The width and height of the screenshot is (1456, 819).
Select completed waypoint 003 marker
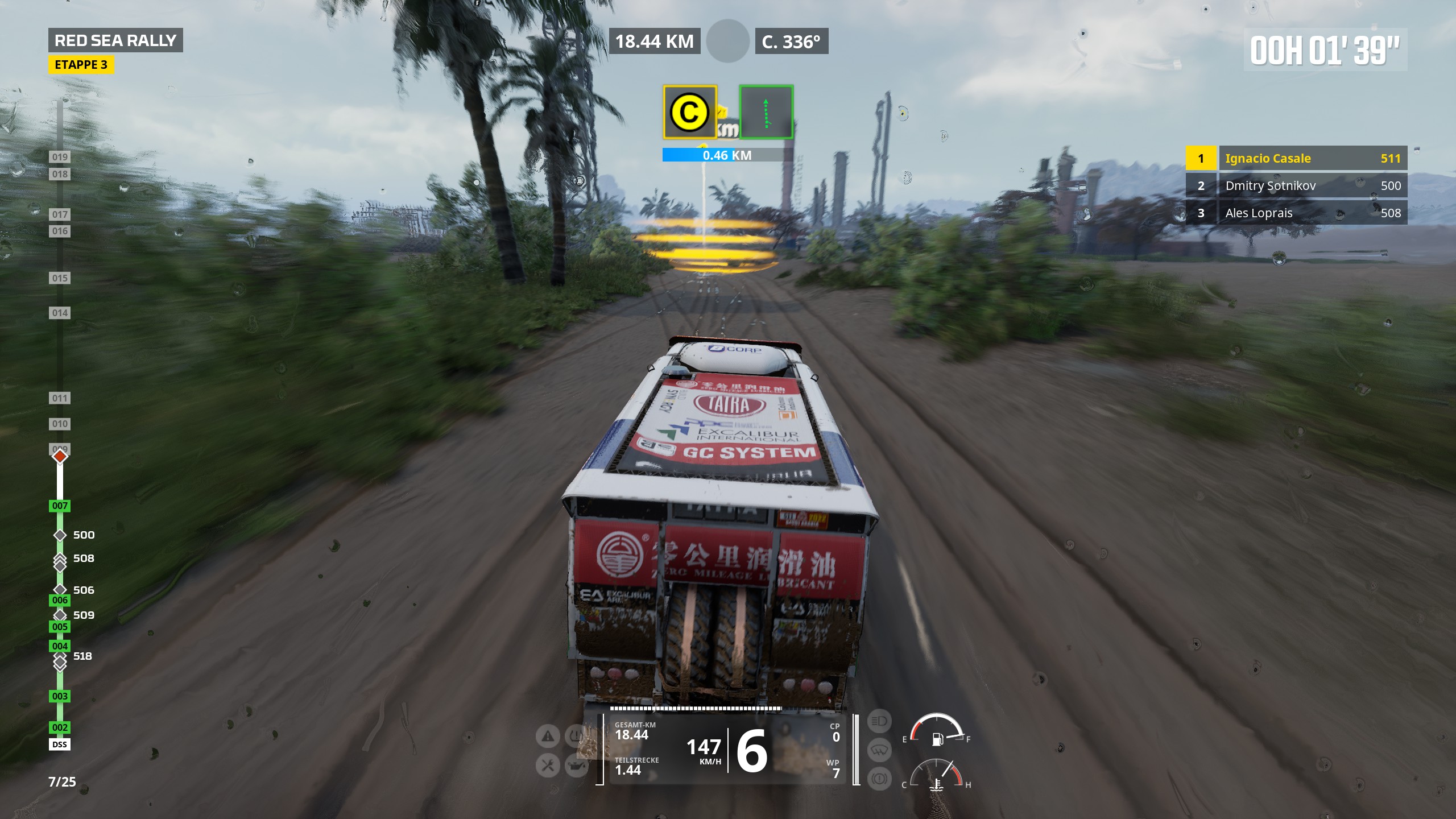pos(60,696)
